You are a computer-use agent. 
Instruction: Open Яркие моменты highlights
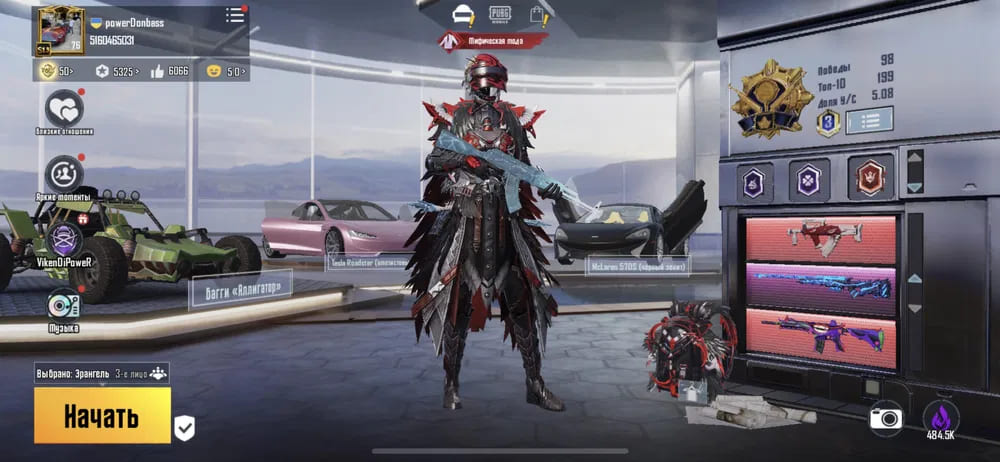65,174
